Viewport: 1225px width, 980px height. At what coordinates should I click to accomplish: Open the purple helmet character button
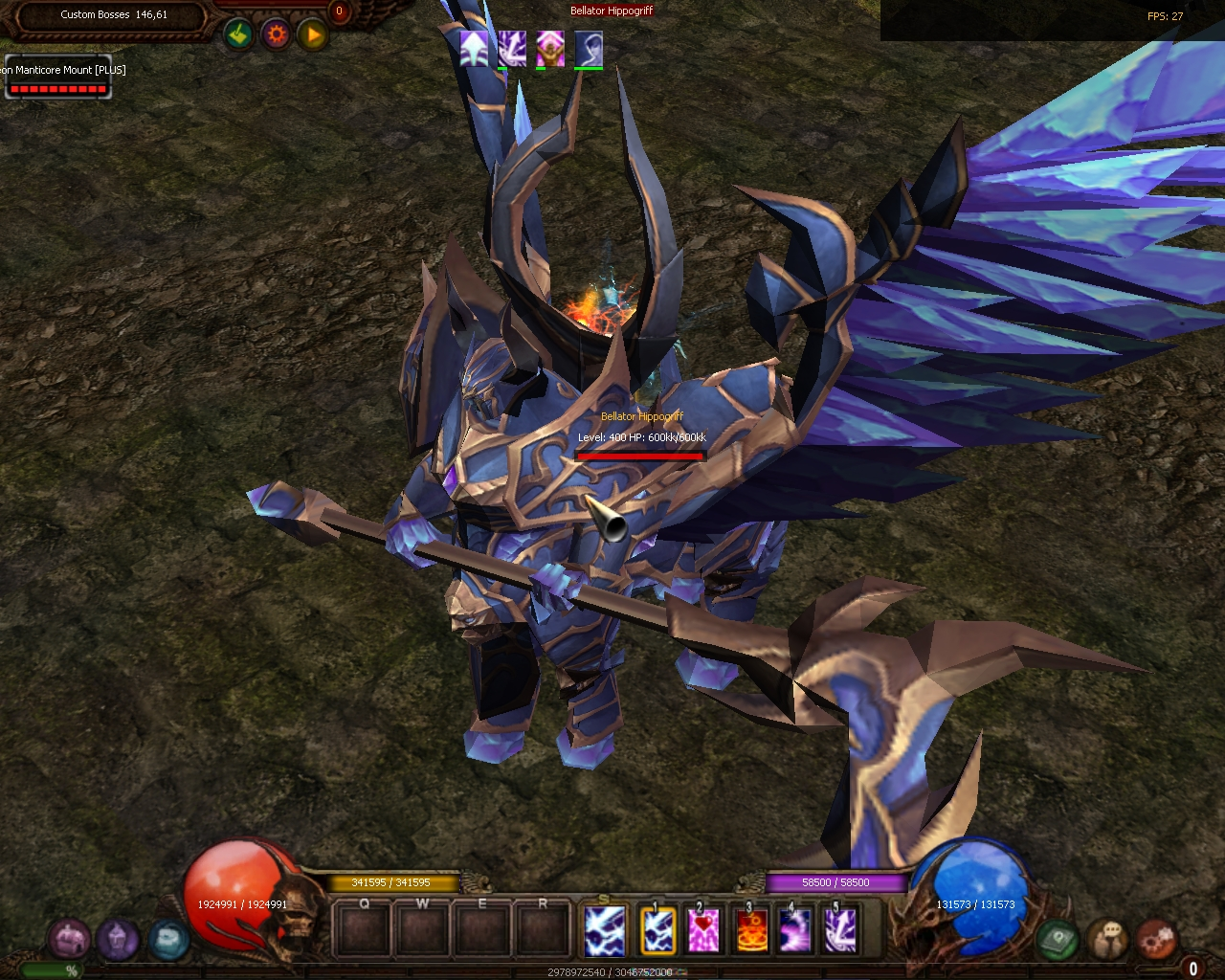pos(117,939)
